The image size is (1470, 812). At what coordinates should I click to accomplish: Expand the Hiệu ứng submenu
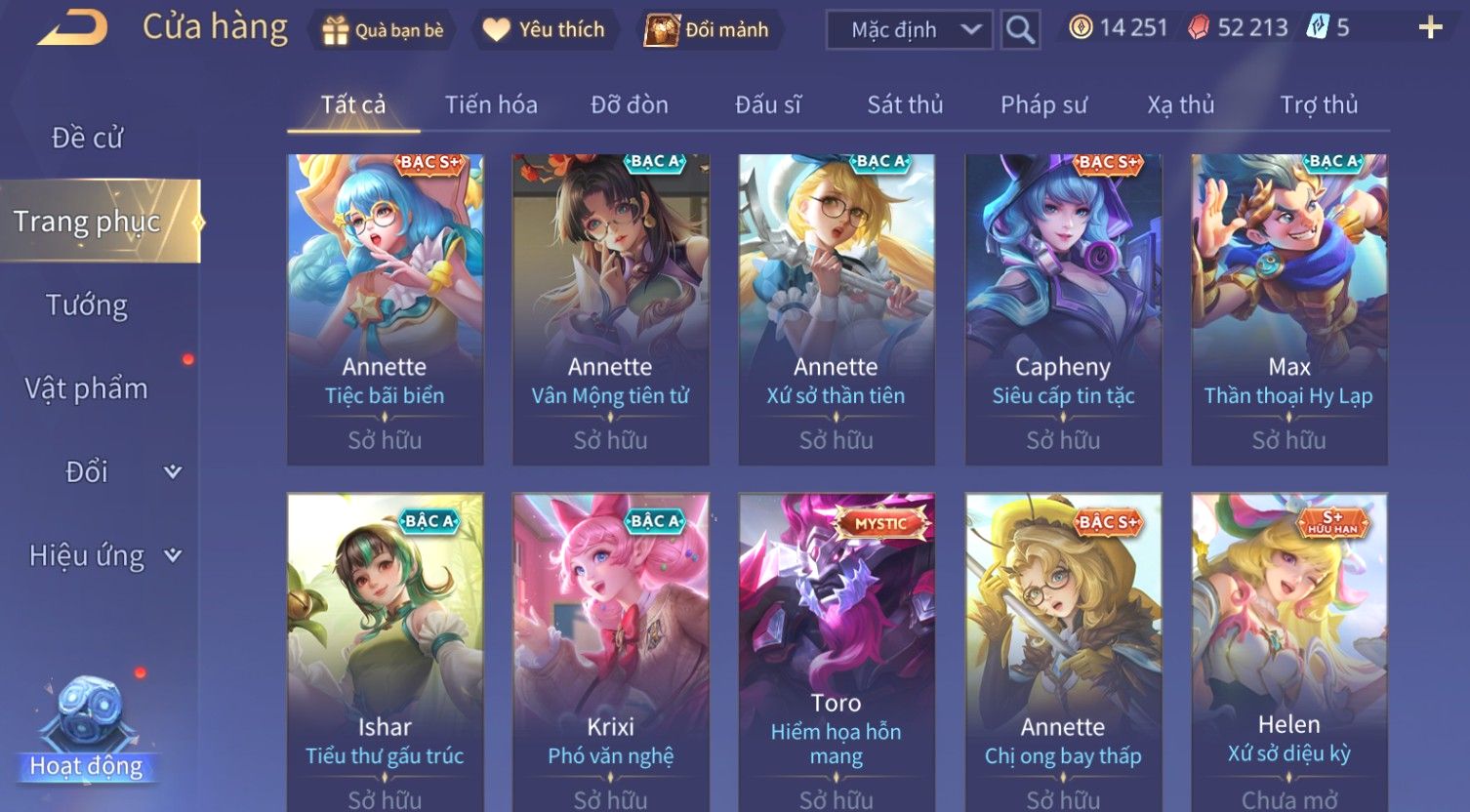tap(104, 555)
